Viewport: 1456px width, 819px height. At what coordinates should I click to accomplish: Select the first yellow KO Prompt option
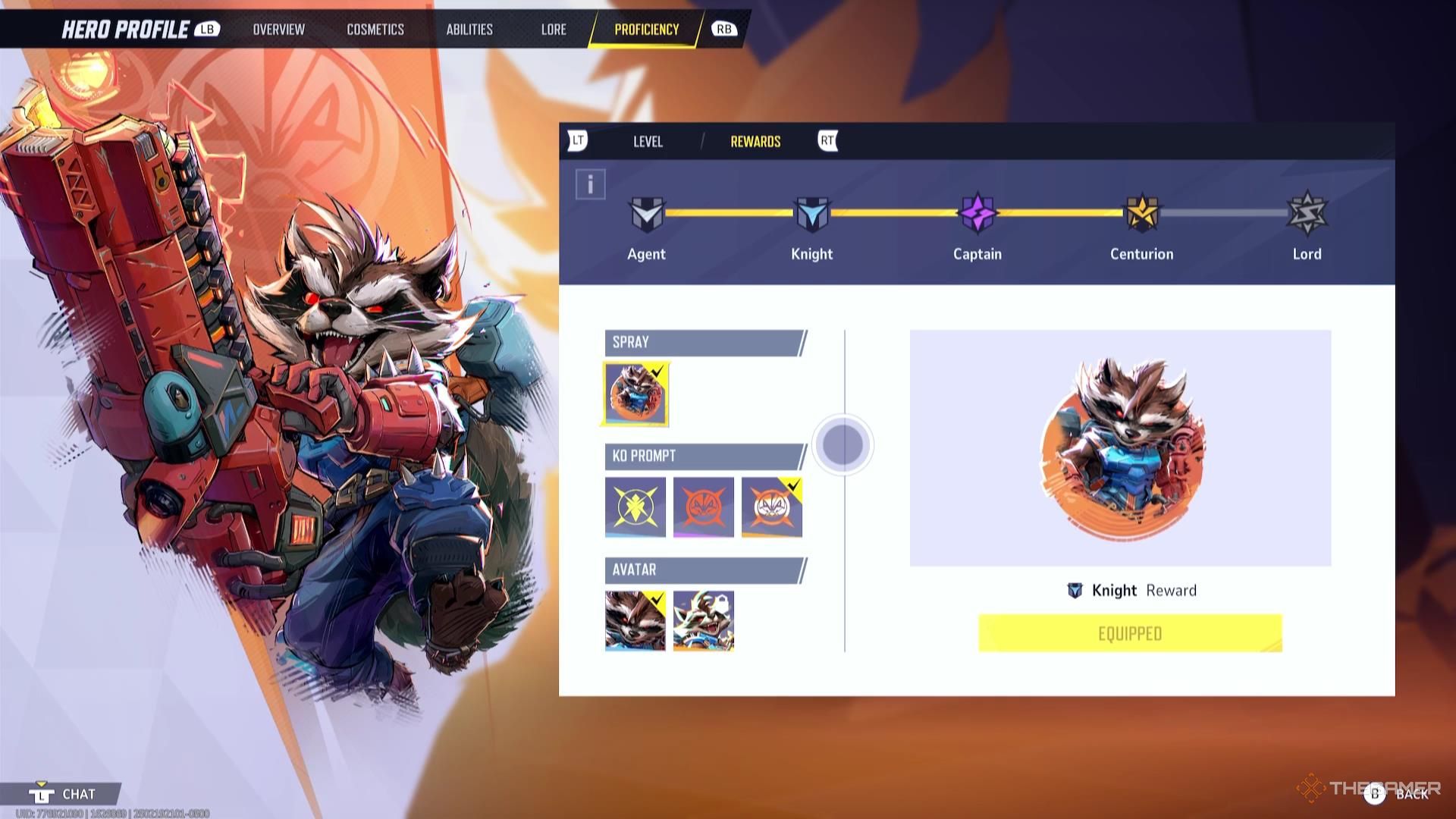coord(635,507)
